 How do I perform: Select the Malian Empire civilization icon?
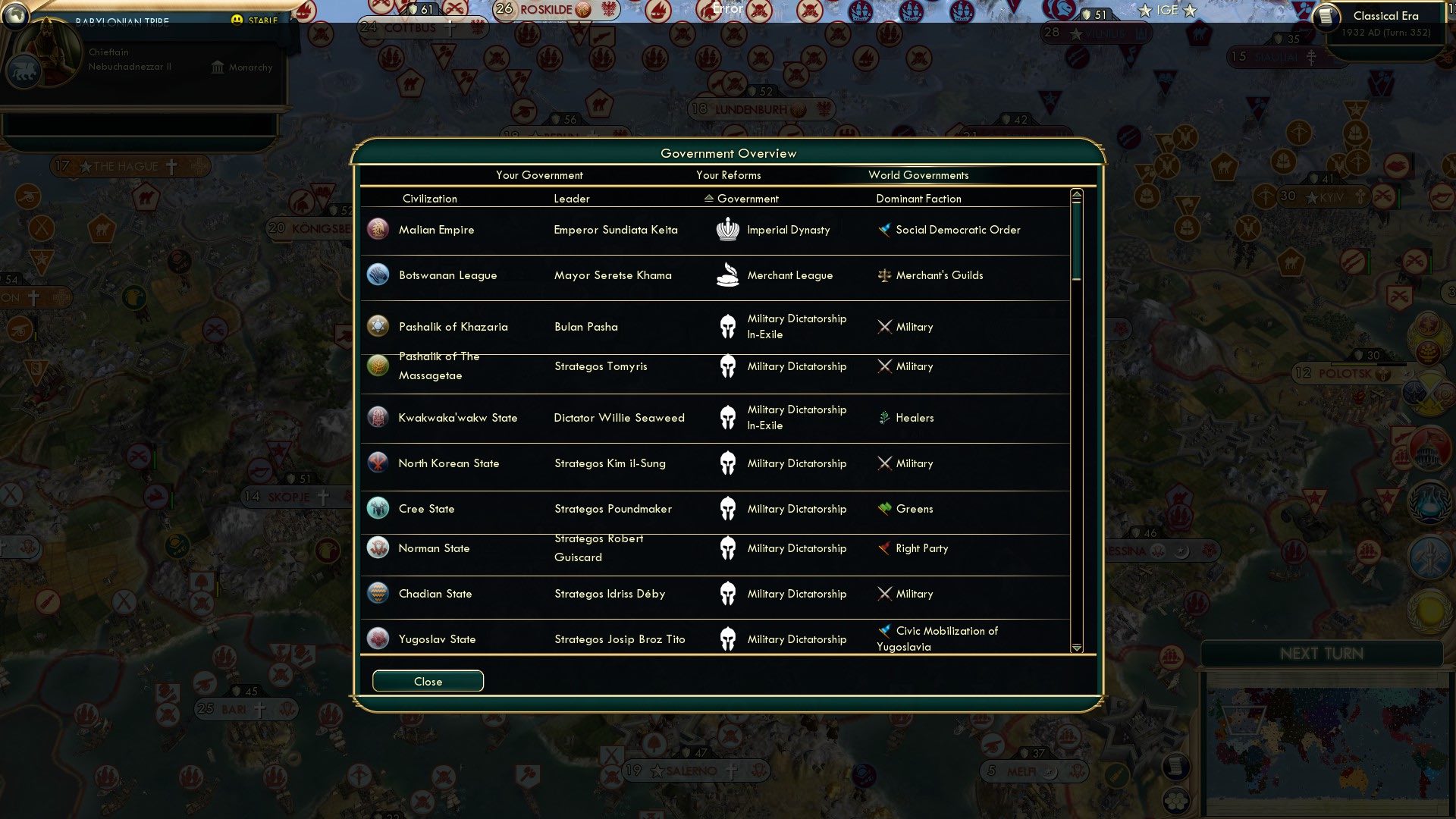378,229
